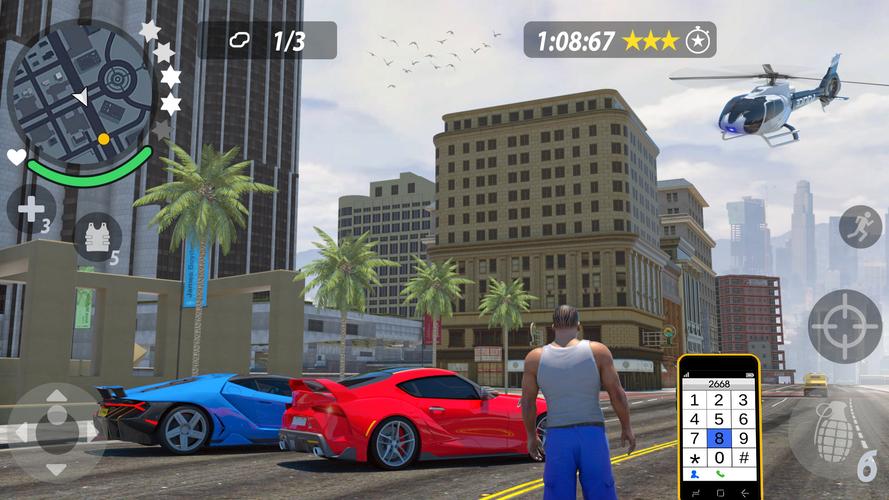Dial 5 on the phone keypad
This screenshot has height=500, width=889.
pyautogui.click(x=719, y=419)
